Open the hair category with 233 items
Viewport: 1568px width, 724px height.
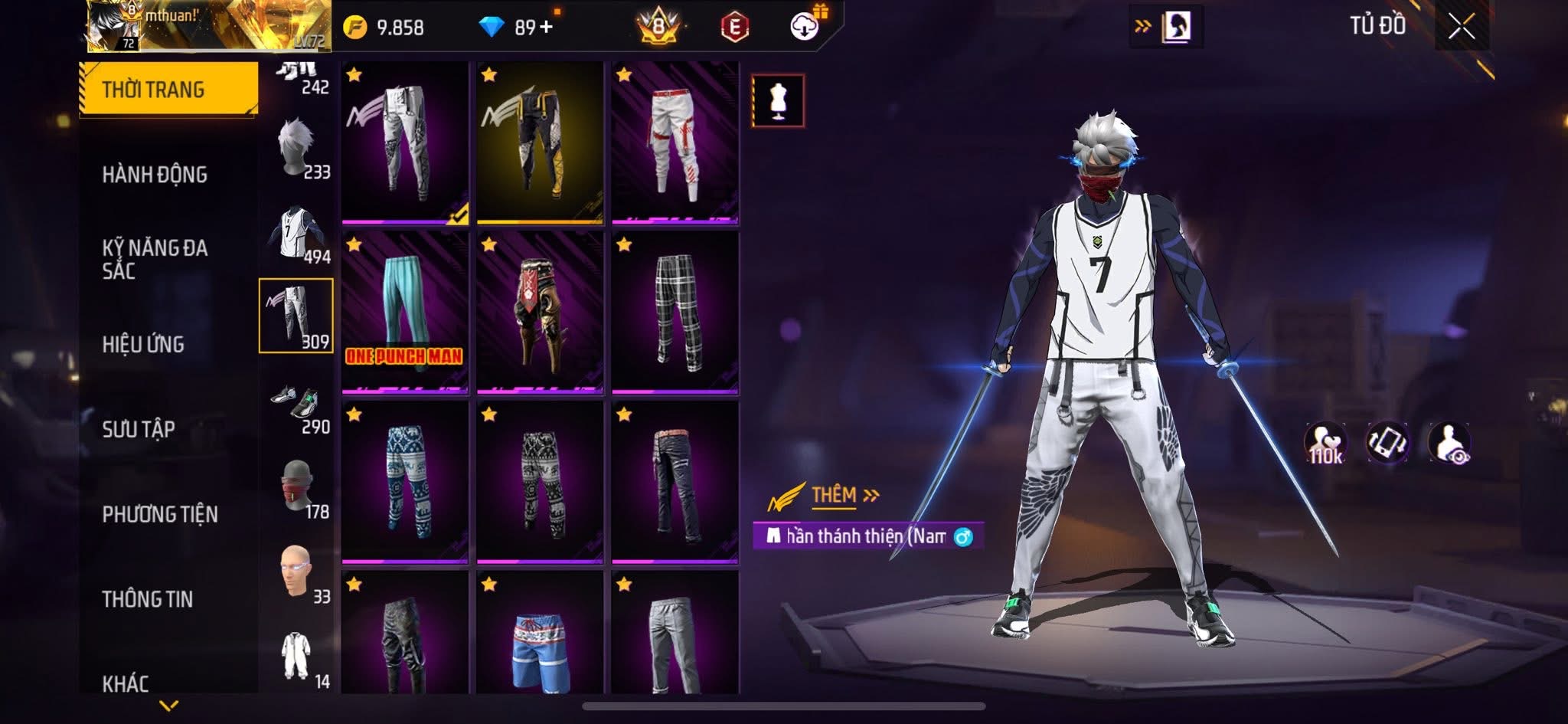[297, 147]
